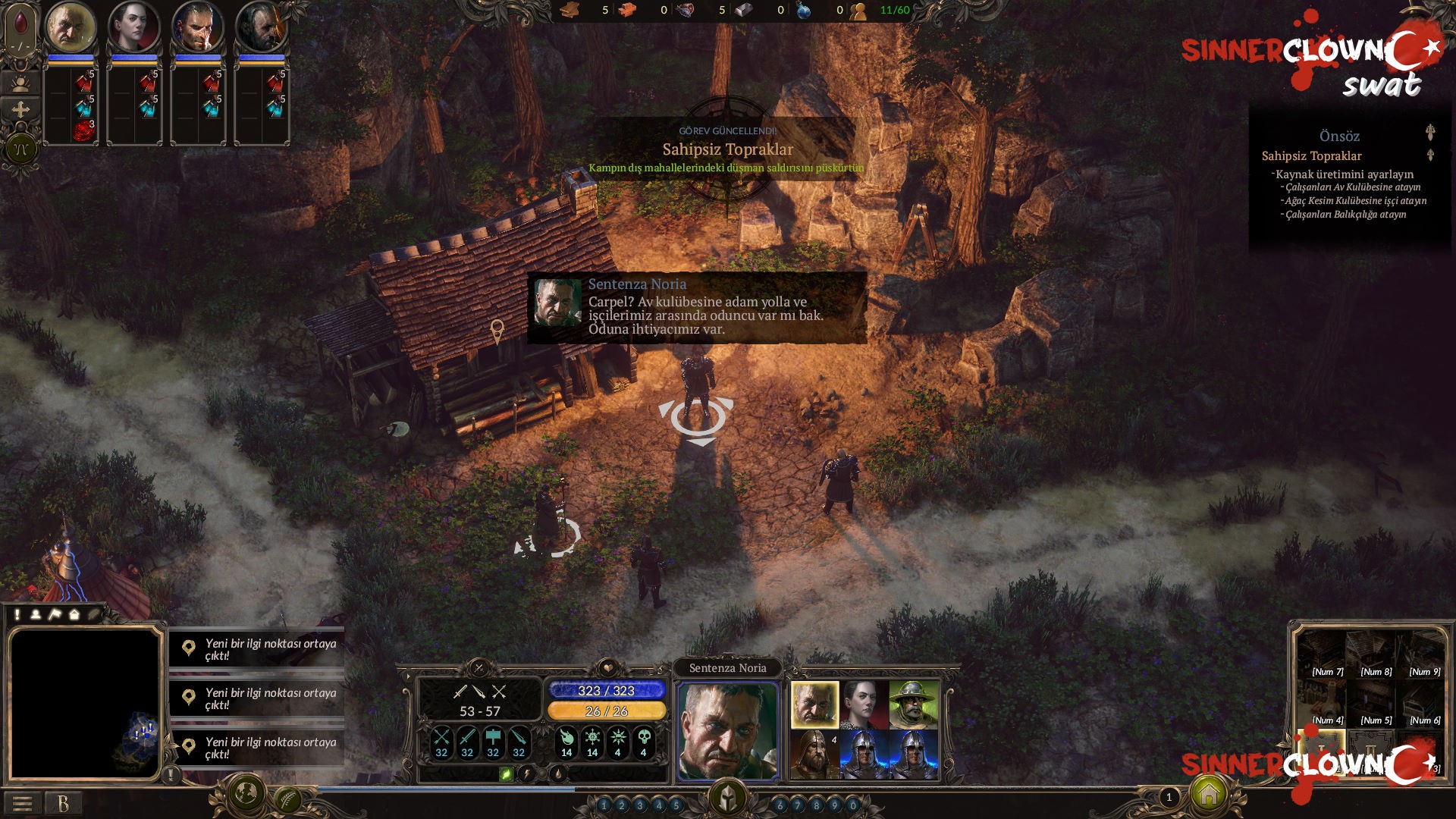Select control group 1
Screen dimensions: 1456x819
coord(604,805)
